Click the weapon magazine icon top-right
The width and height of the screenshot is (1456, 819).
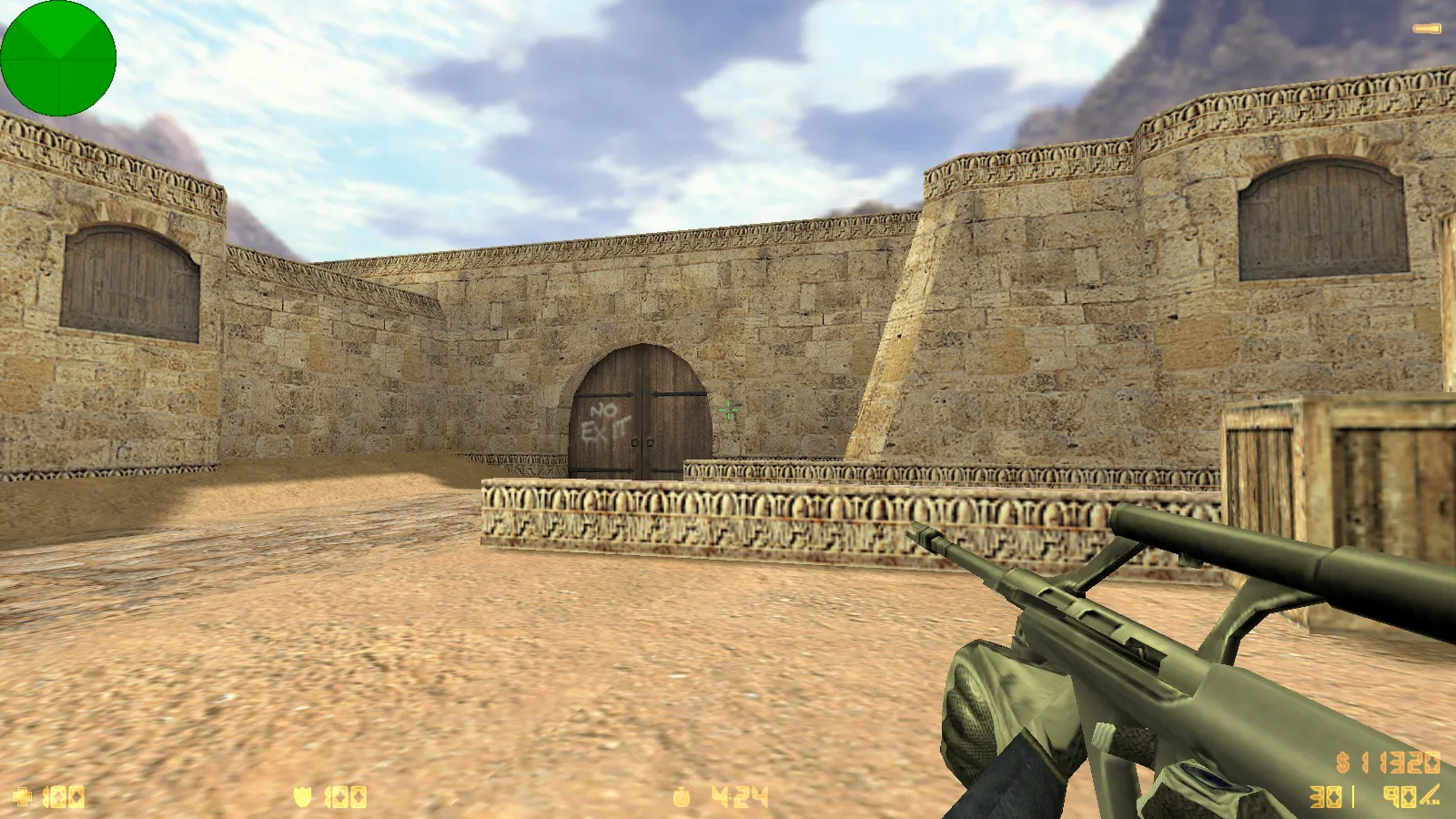(1427, 27)
